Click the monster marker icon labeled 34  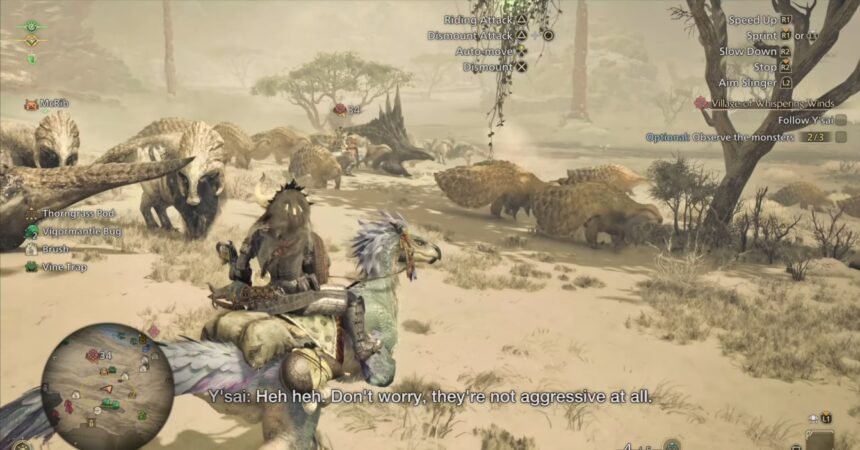[340, 109]
